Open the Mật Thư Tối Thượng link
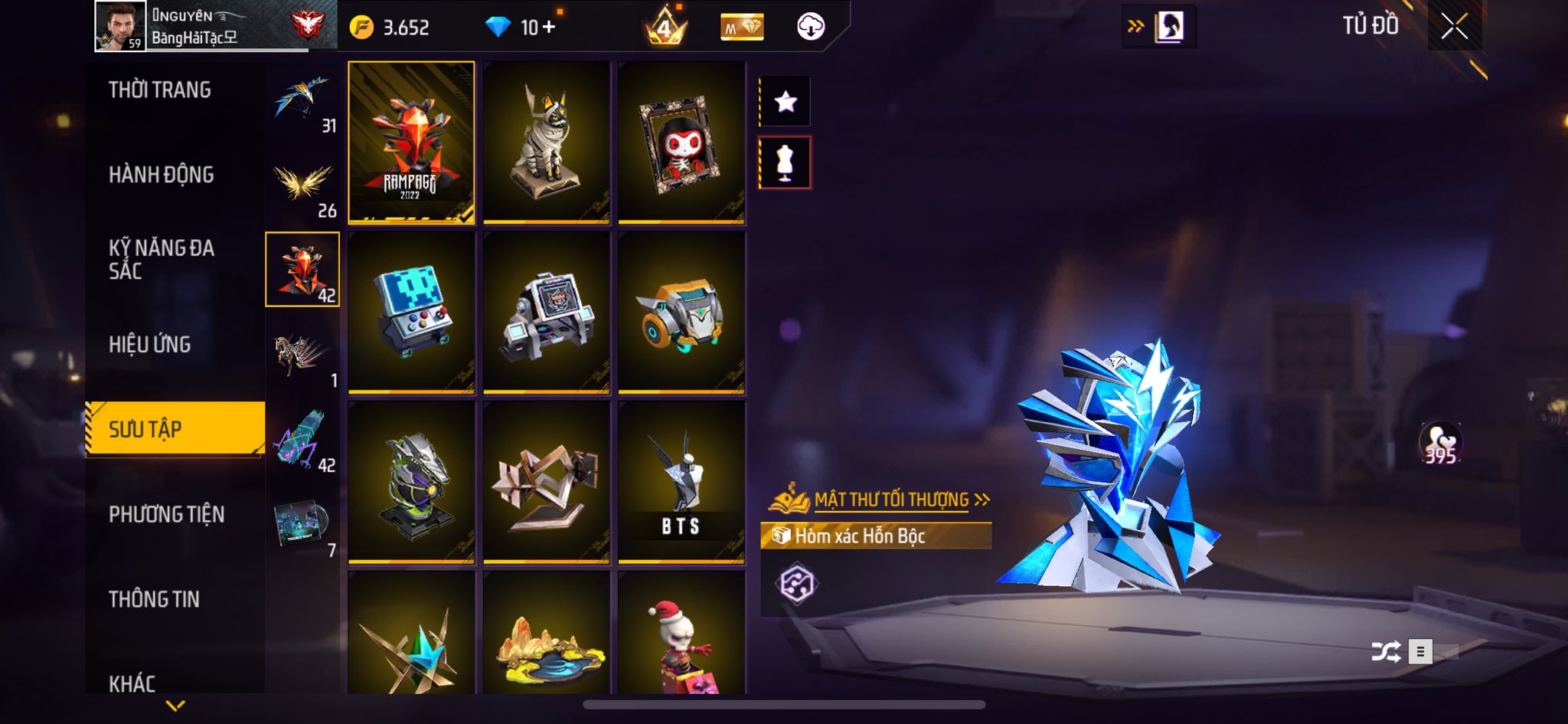The width and height of the screenshot is (1568, 724). [x=892, y=500]
